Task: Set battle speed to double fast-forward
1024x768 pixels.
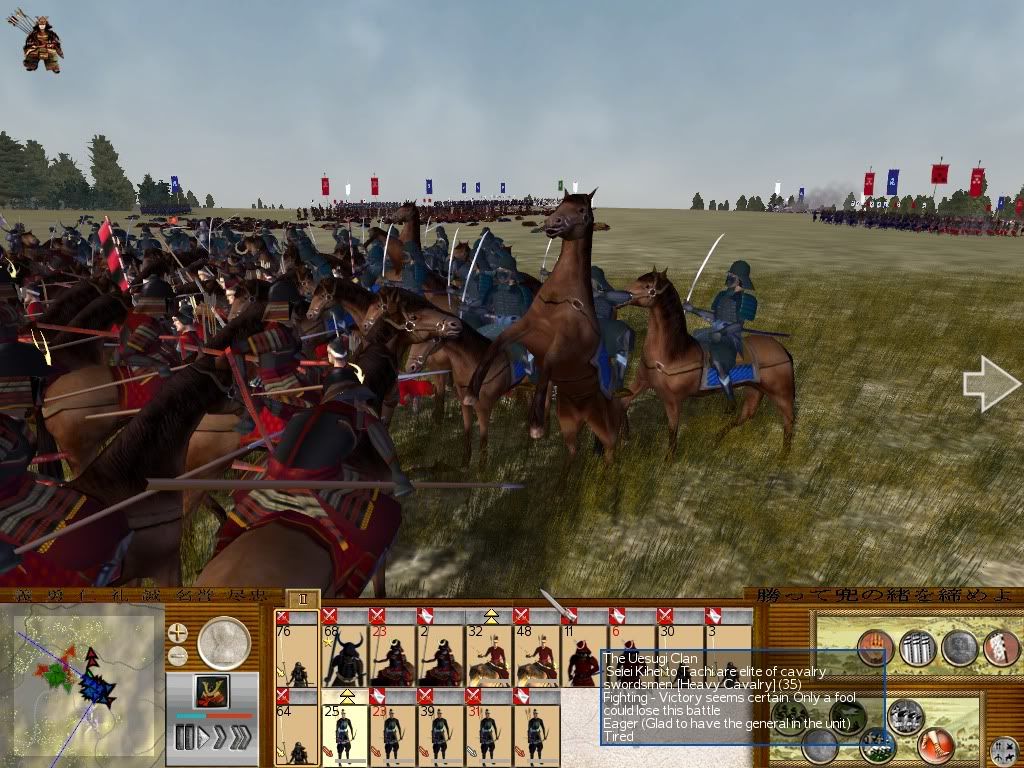Action: (220, 738)
